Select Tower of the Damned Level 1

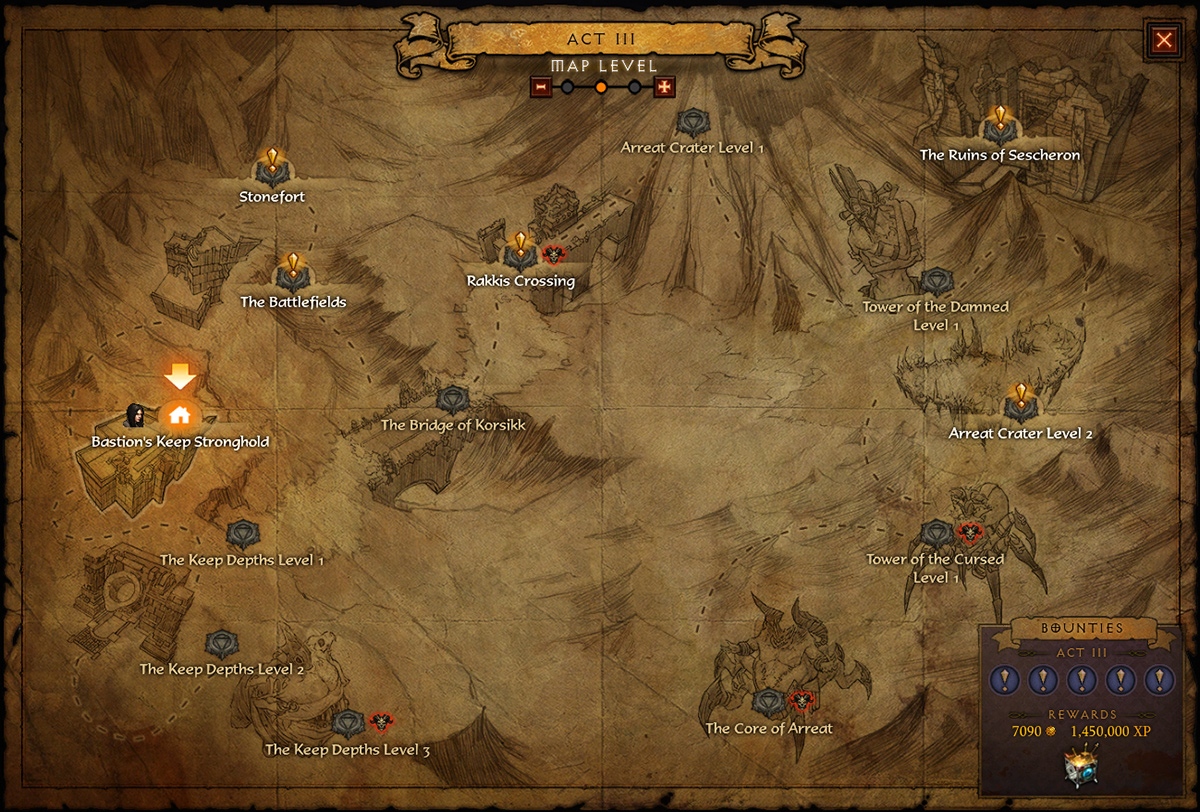tap(937, 282)
